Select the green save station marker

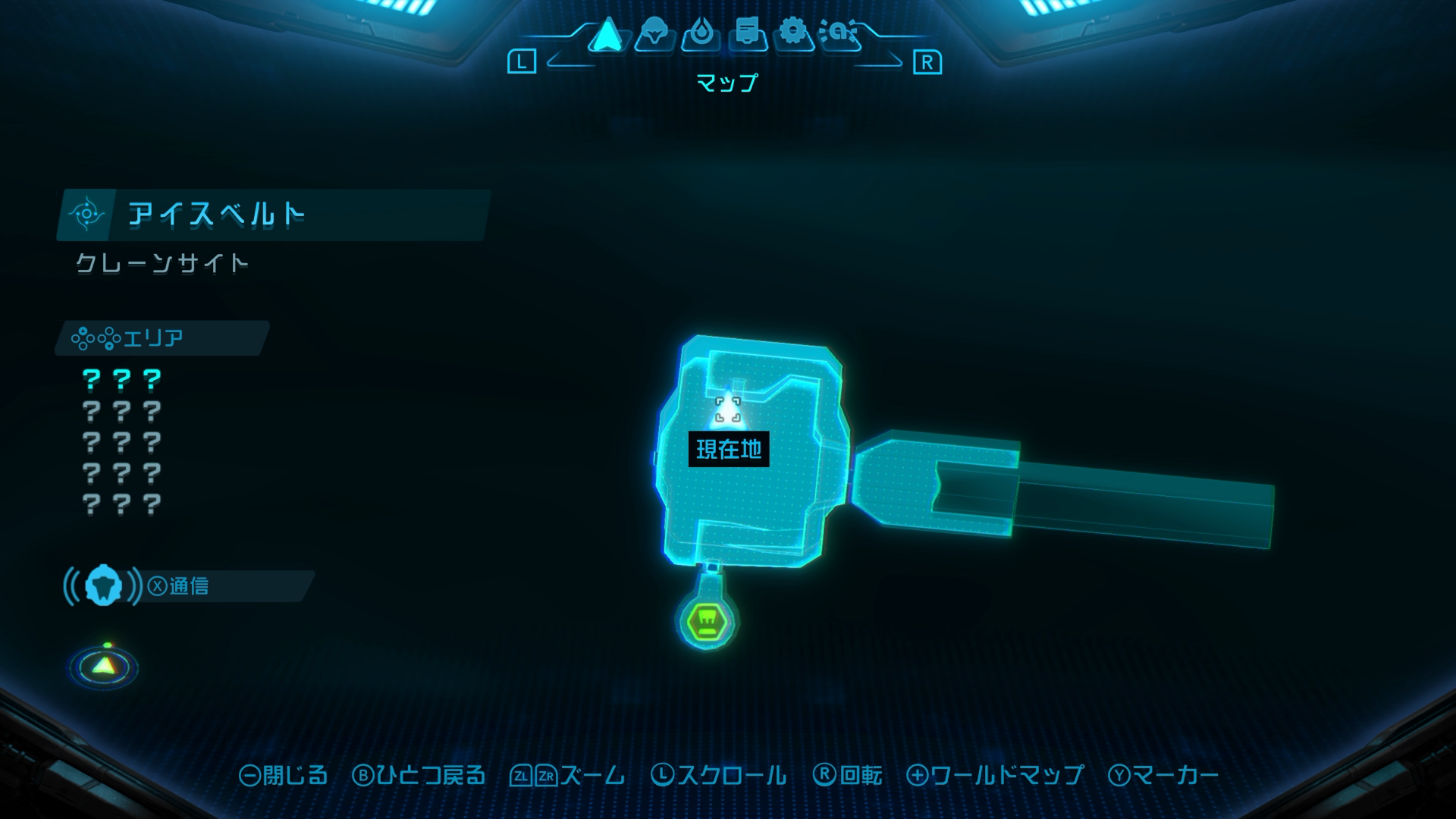tap(707, 622)
